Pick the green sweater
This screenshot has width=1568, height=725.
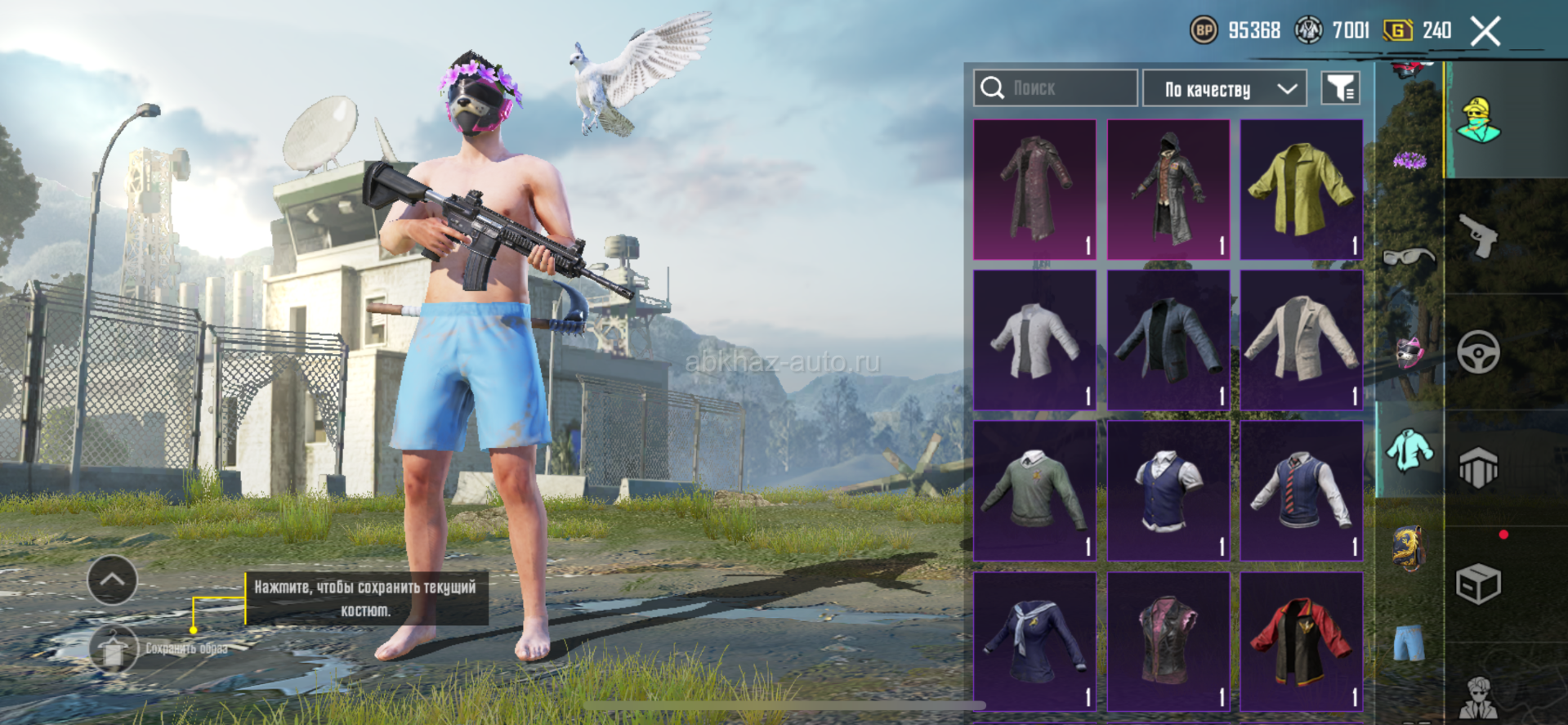1034,490
